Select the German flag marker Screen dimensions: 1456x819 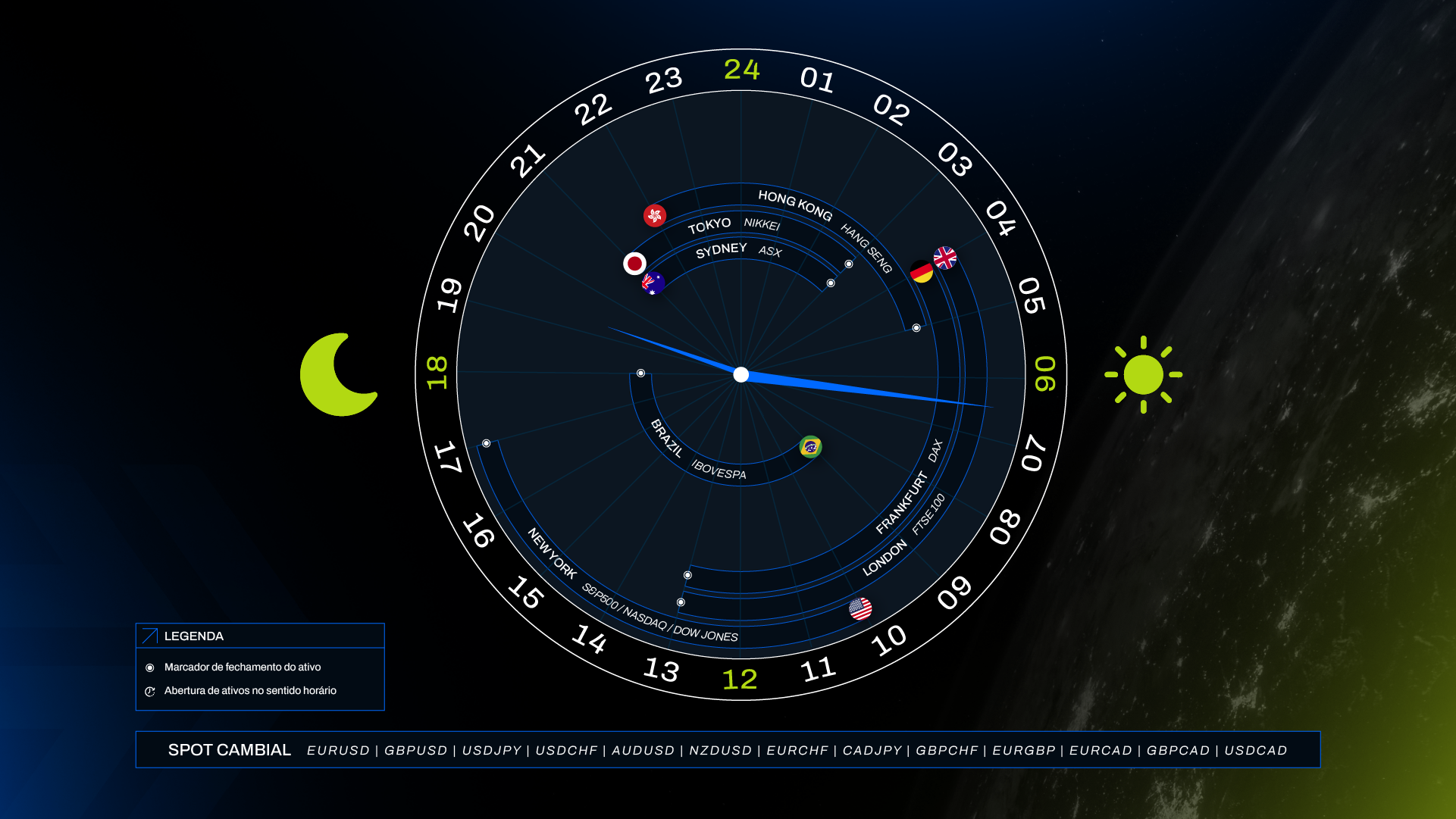tap(921, 271)
